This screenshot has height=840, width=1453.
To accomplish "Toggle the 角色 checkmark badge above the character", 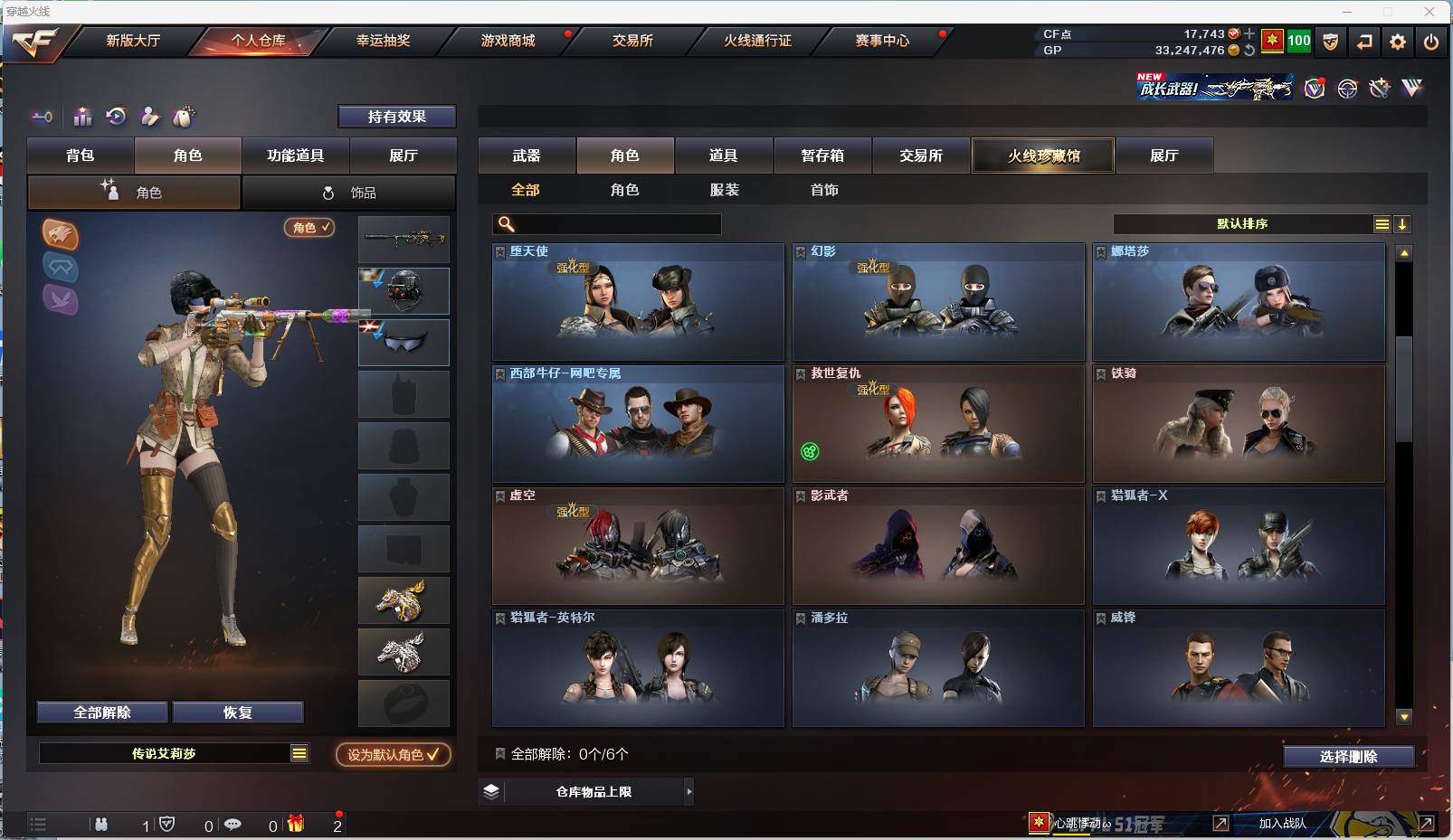I will pyautogui.click(x=309, y=228).
